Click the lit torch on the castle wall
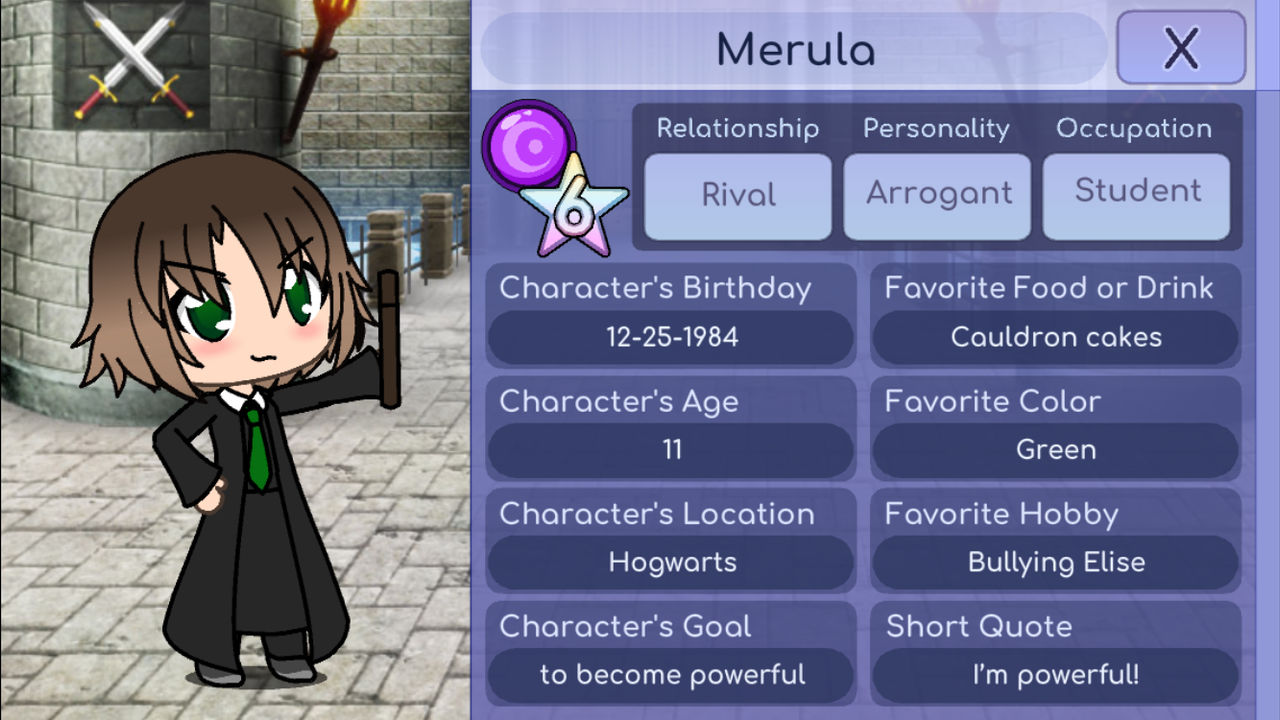The width and height of the screenshot is (1280, 720). (328, 30)
